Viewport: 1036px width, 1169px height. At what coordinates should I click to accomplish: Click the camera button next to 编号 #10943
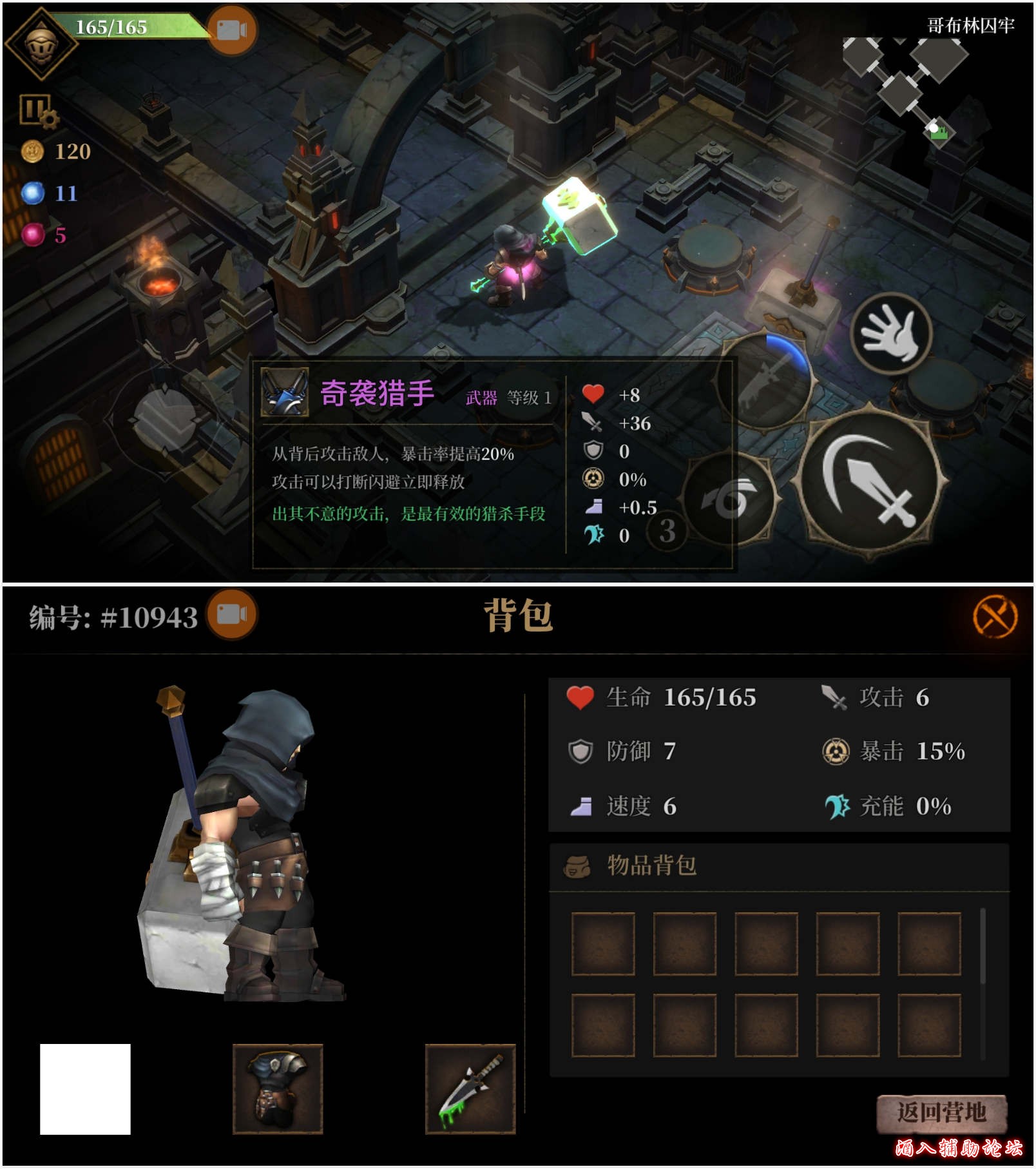point(231,614)
